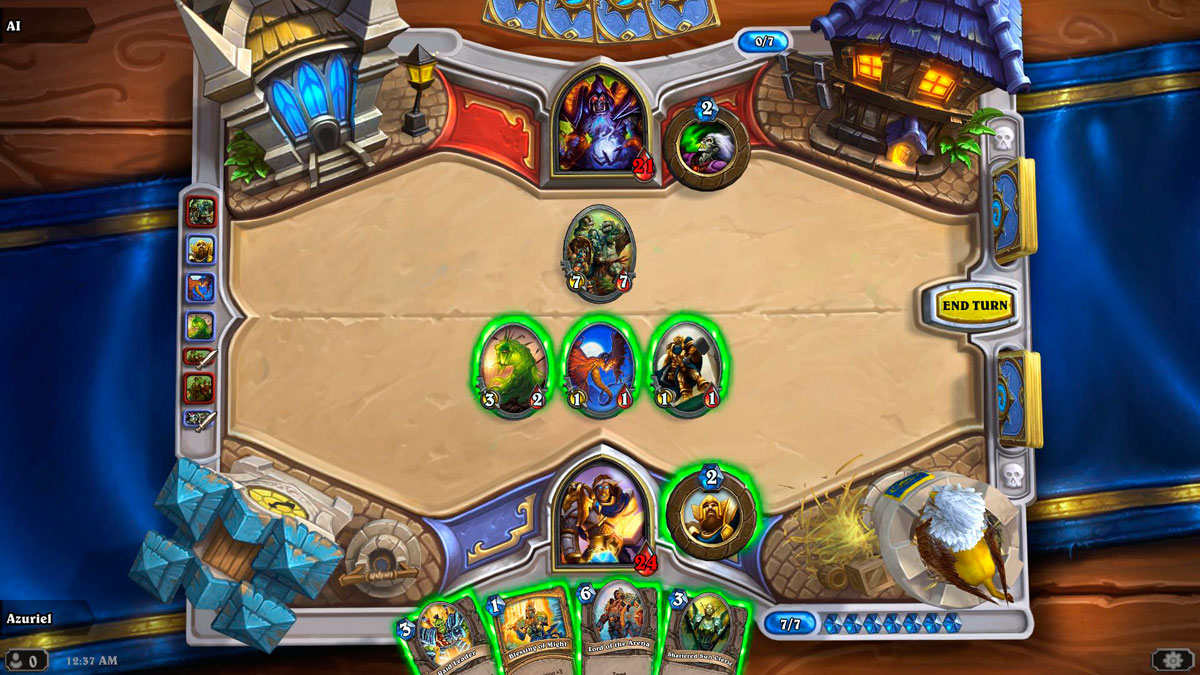Target the enemy 7/7 minion

coord(598,252)
